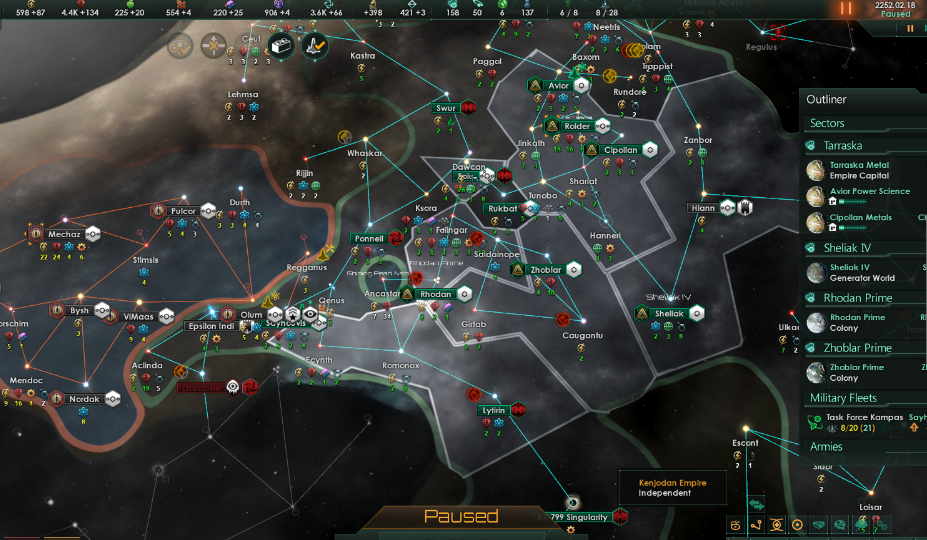Select the Avior system nameplate
Viewport: 927px width, 540px height.
pyautogui.click(x=558, y=86)
